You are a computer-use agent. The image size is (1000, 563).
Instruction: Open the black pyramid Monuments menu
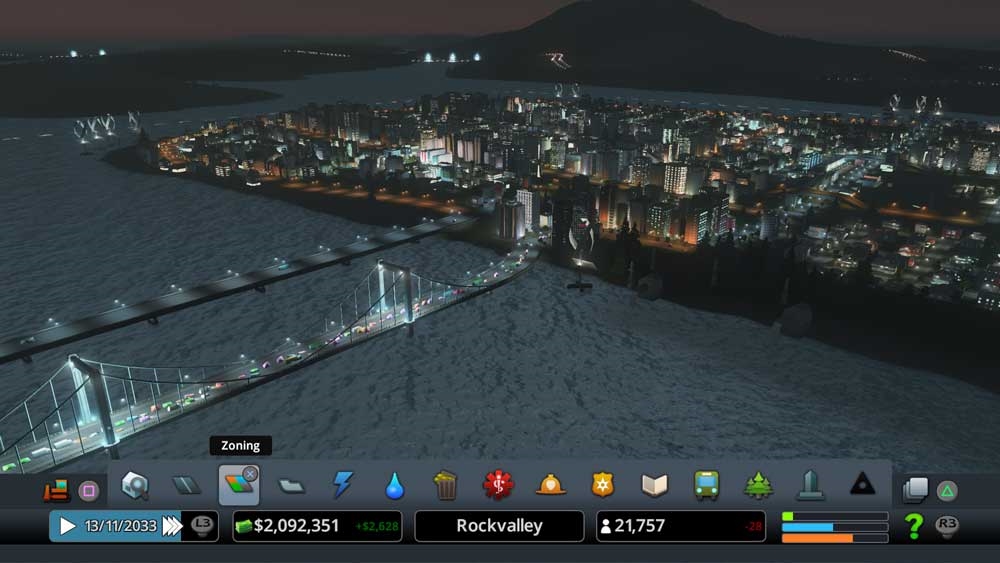862,486
